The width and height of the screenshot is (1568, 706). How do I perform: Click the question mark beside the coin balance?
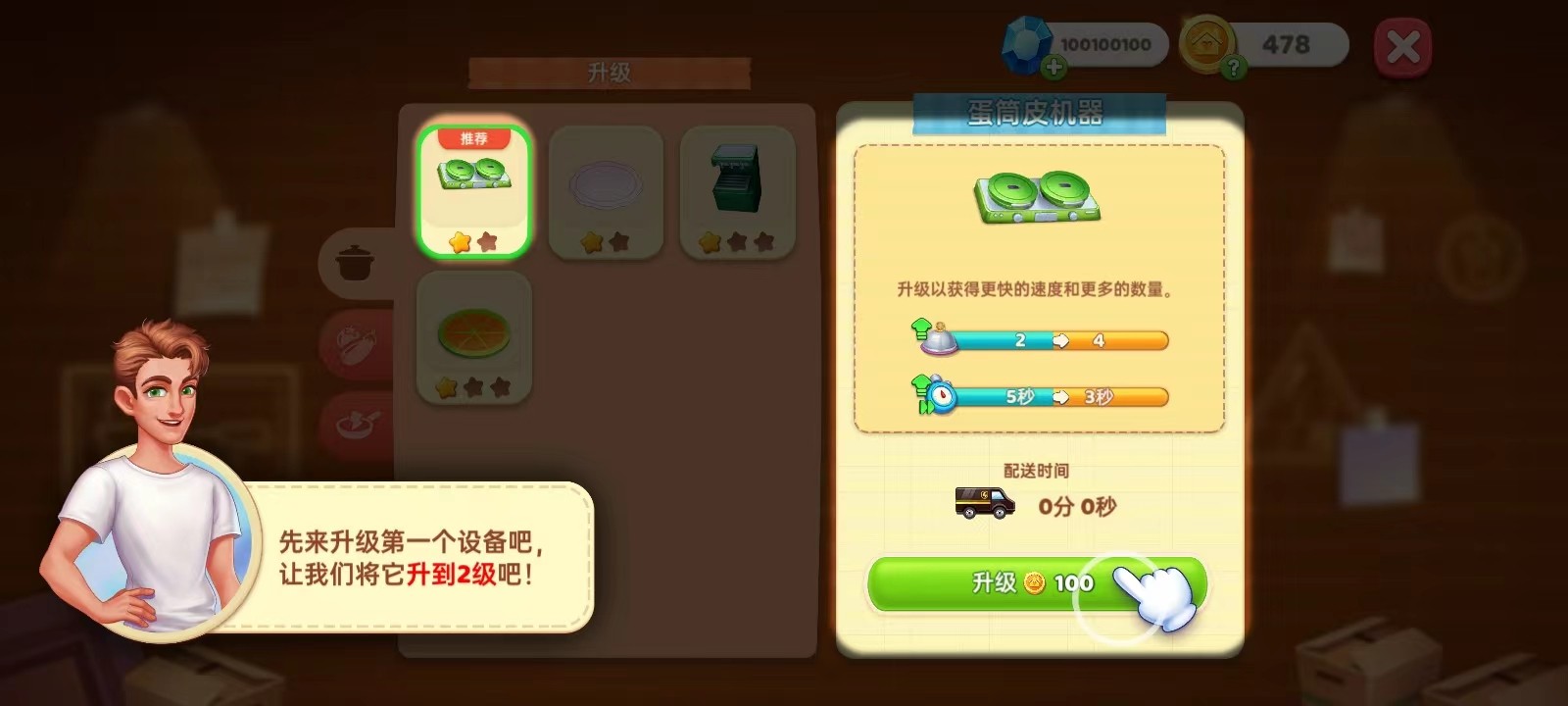[1233, 67]
